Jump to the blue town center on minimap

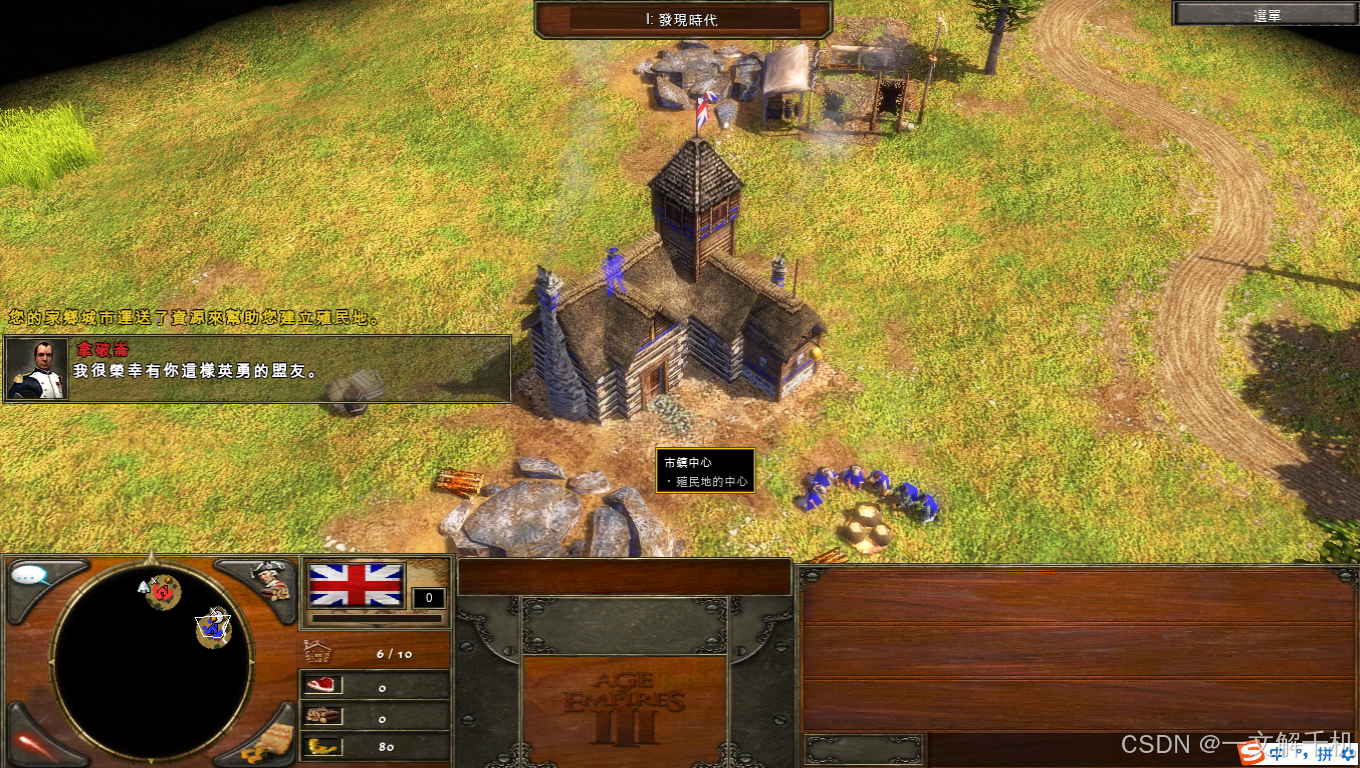(x=213, y=628)
